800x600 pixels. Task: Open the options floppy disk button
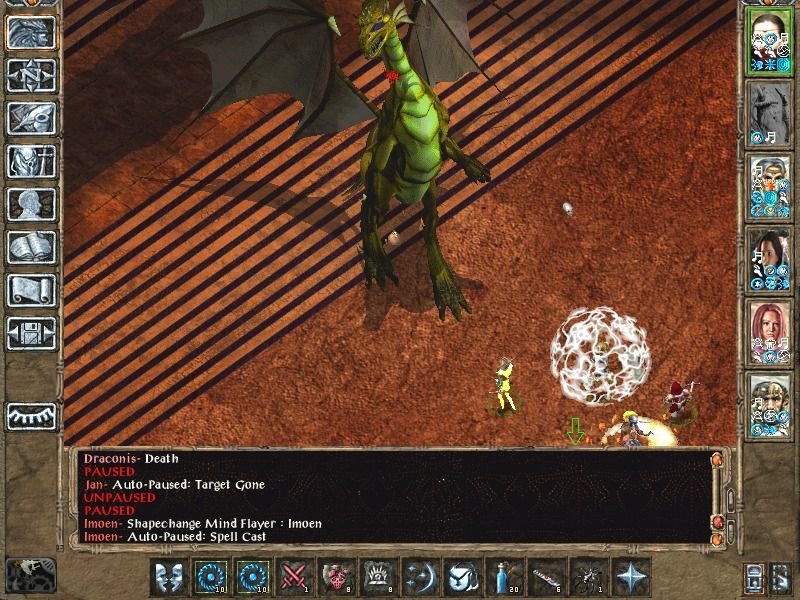pyautogui.click(x=31, y=333)
